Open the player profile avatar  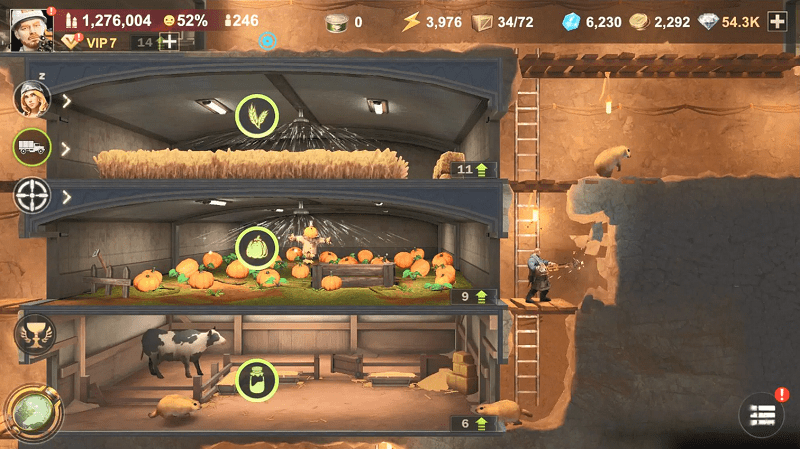pos(30,27)
